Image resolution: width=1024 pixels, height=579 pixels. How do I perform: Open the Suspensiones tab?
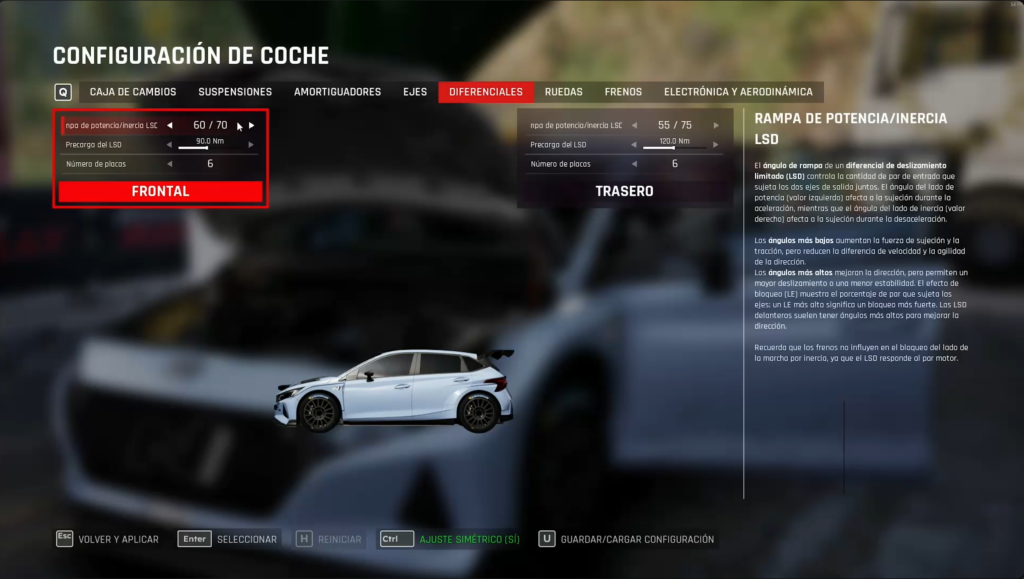coord(235,92)
